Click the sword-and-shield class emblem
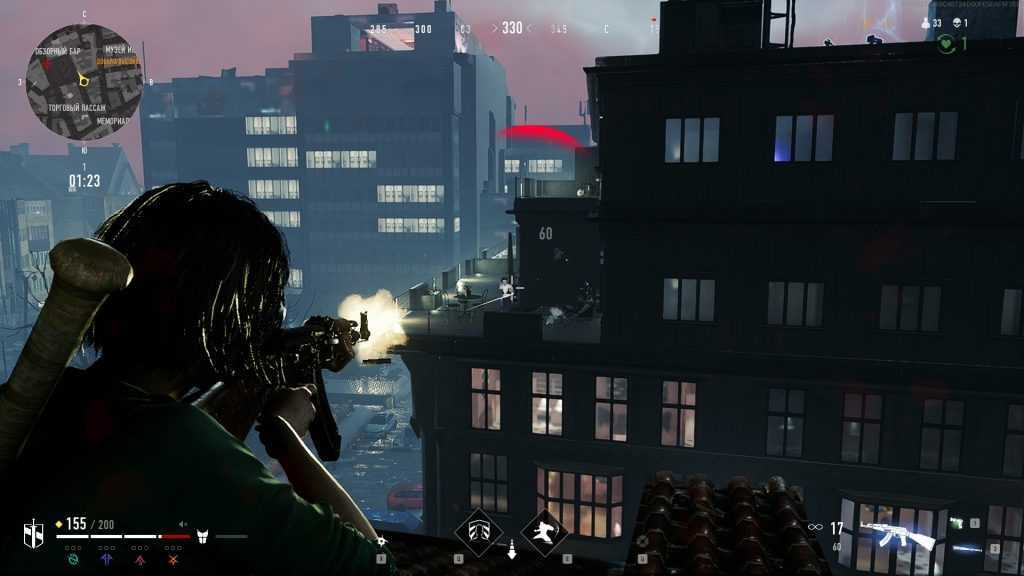This screenshot has width=1024, height=576. [34, 531]
